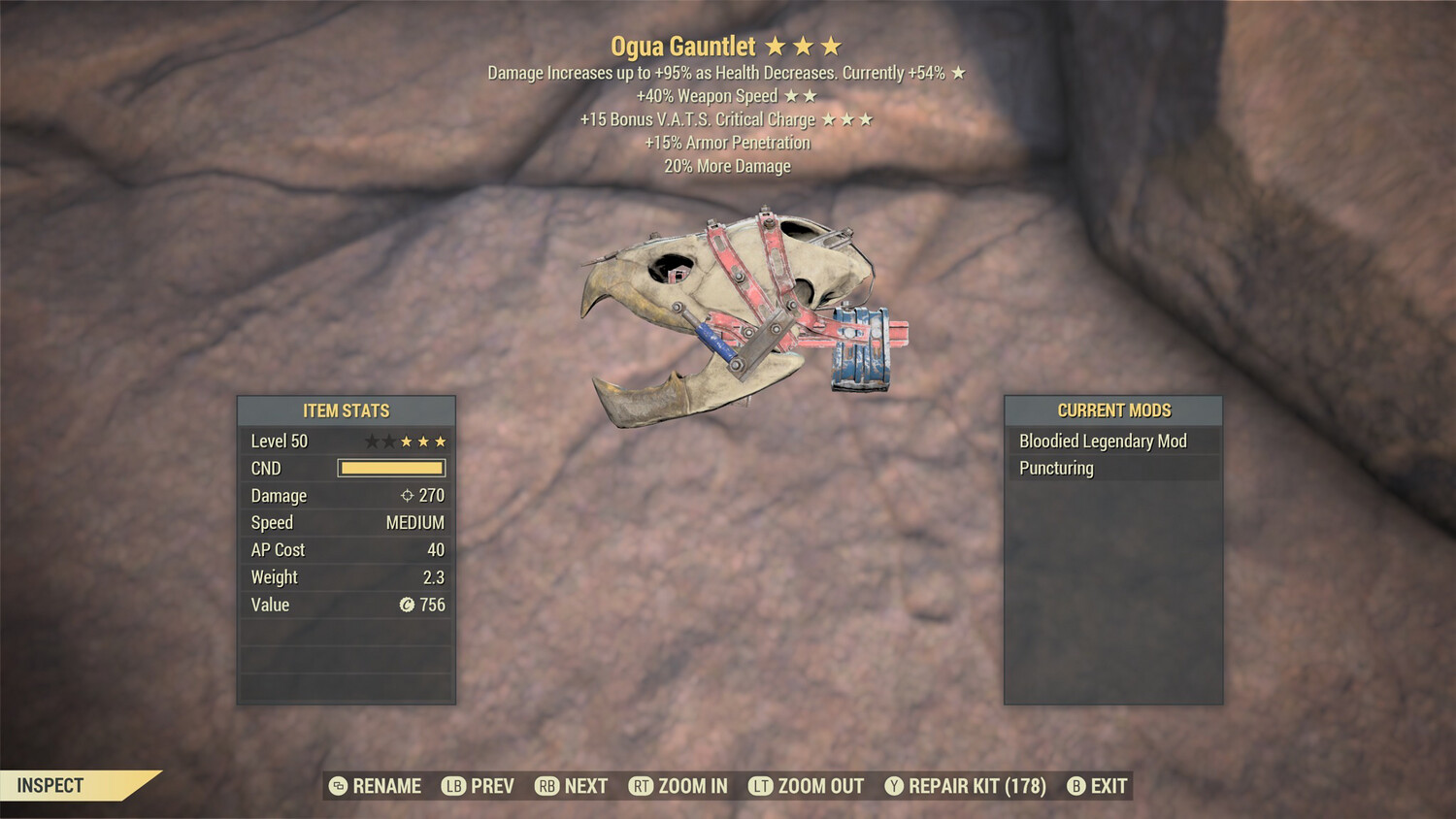
Task: Click the RB next button prompt icon
Action: point(546,786)
